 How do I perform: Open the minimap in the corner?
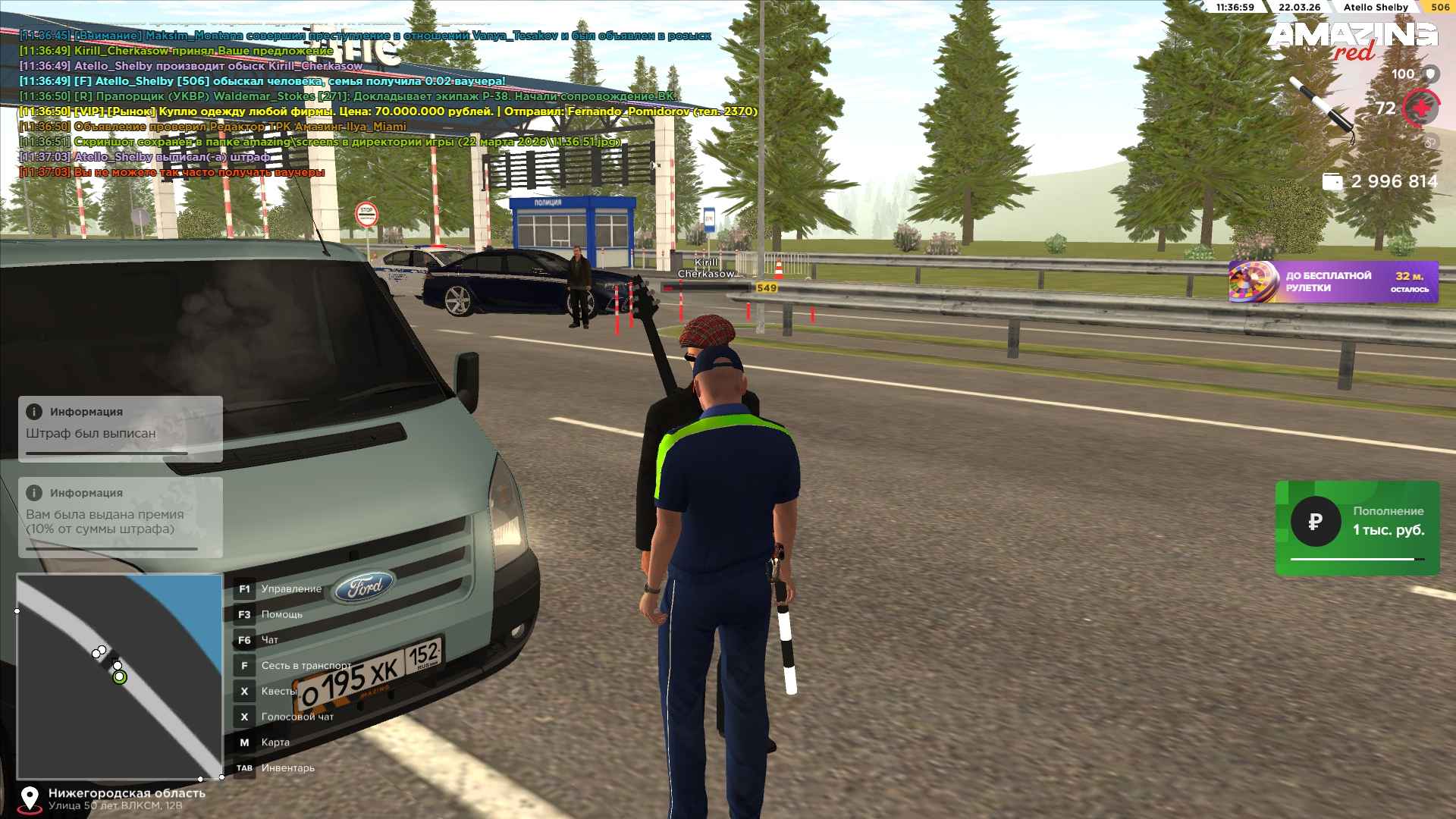(120, 676)
